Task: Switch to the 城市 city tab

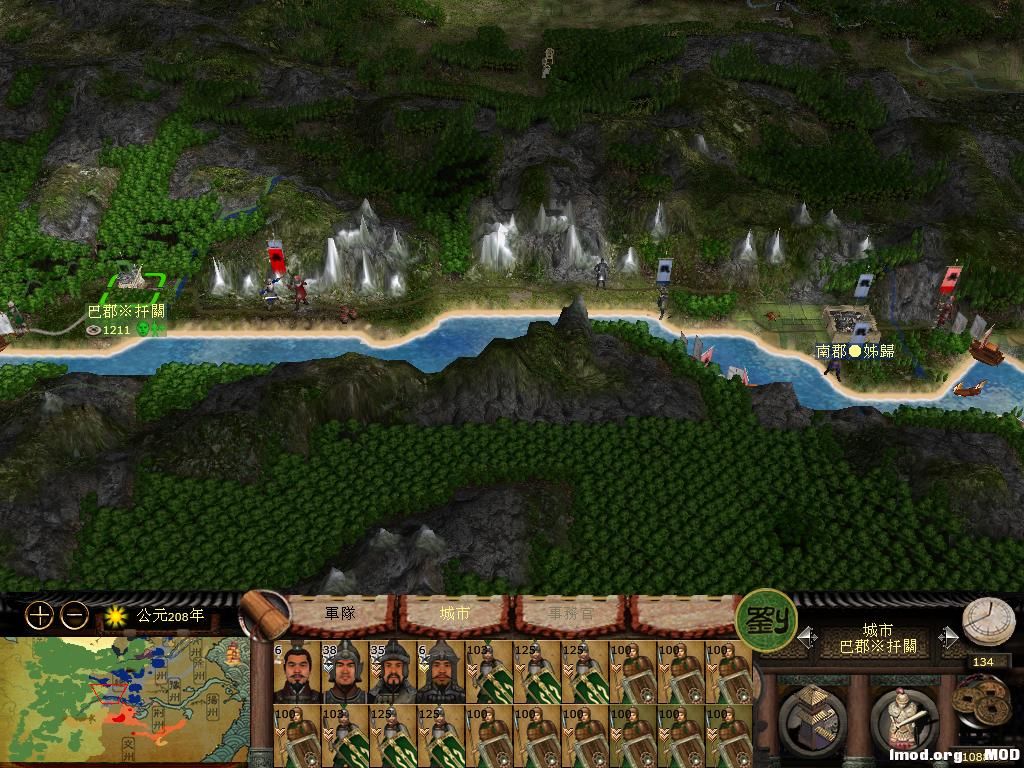Action: (x=455, y=613)
